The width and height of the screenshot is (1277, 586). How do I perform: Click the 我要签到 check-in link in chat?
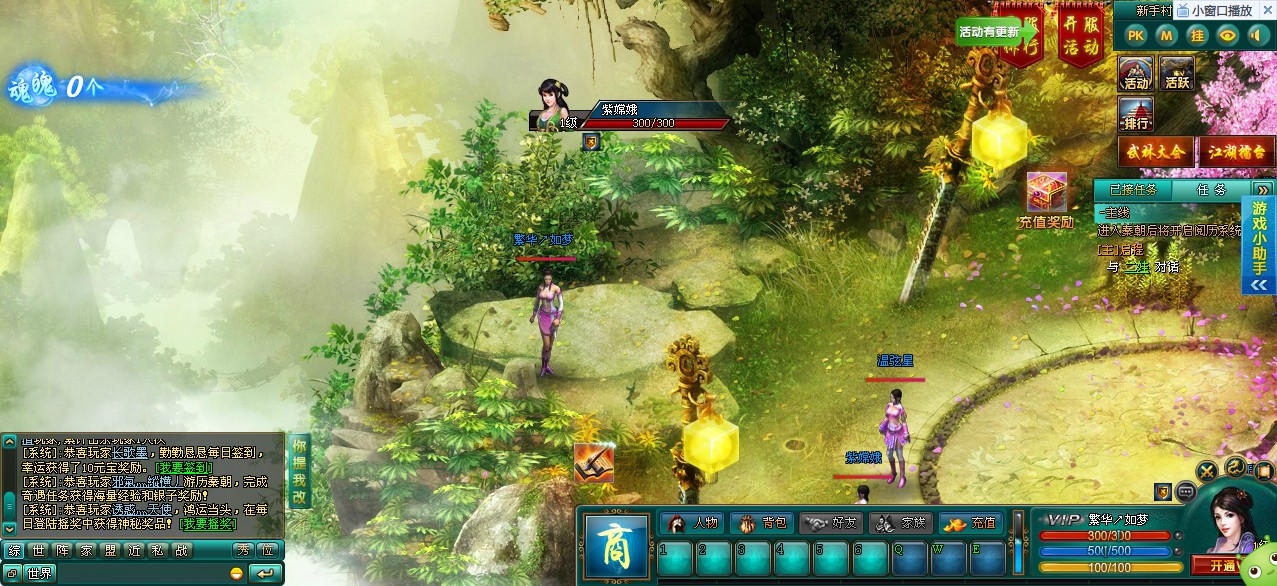(183, 467)
